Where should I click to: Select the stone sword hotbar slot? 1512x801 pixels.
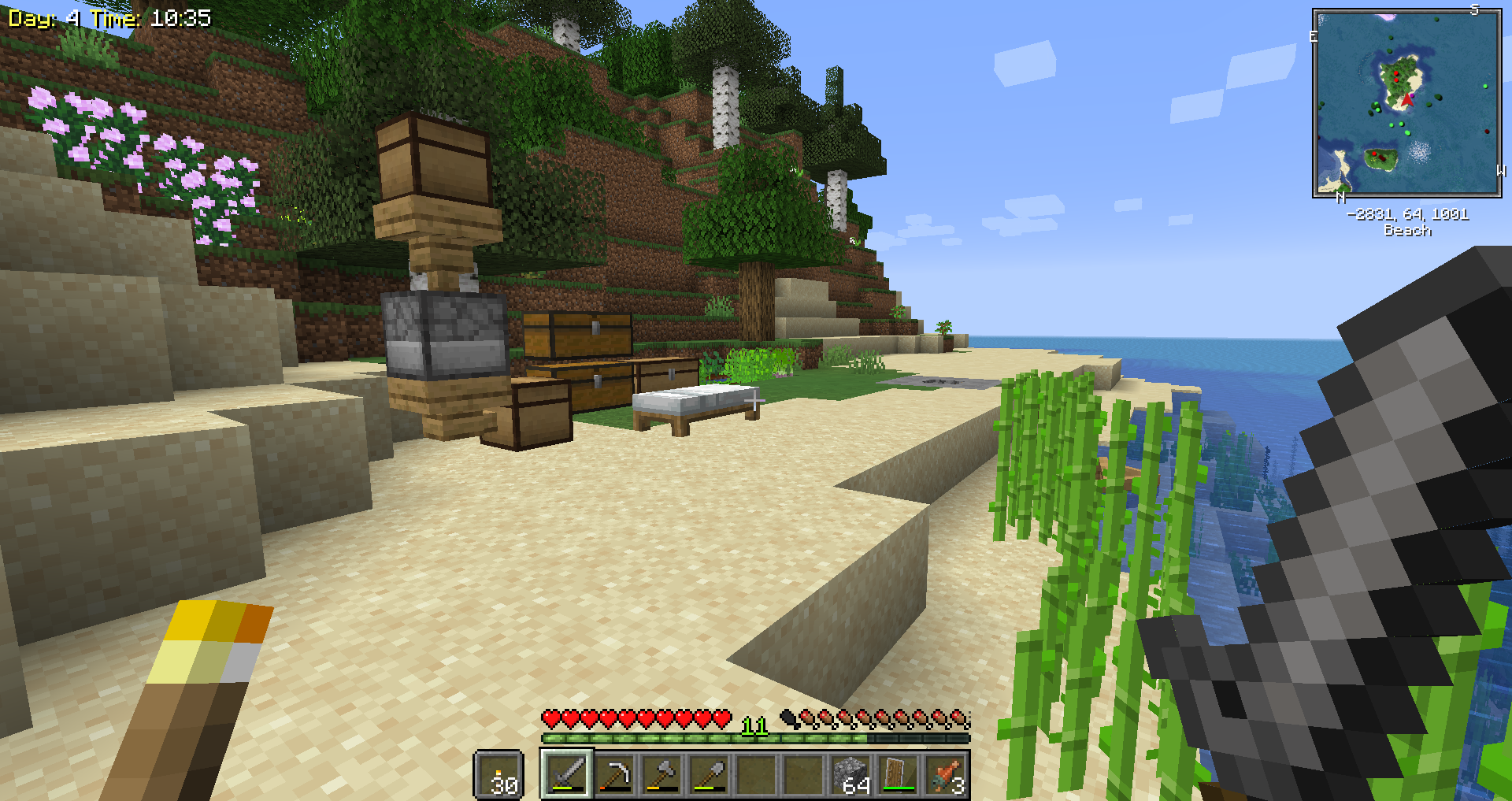(x=567, y=774)
